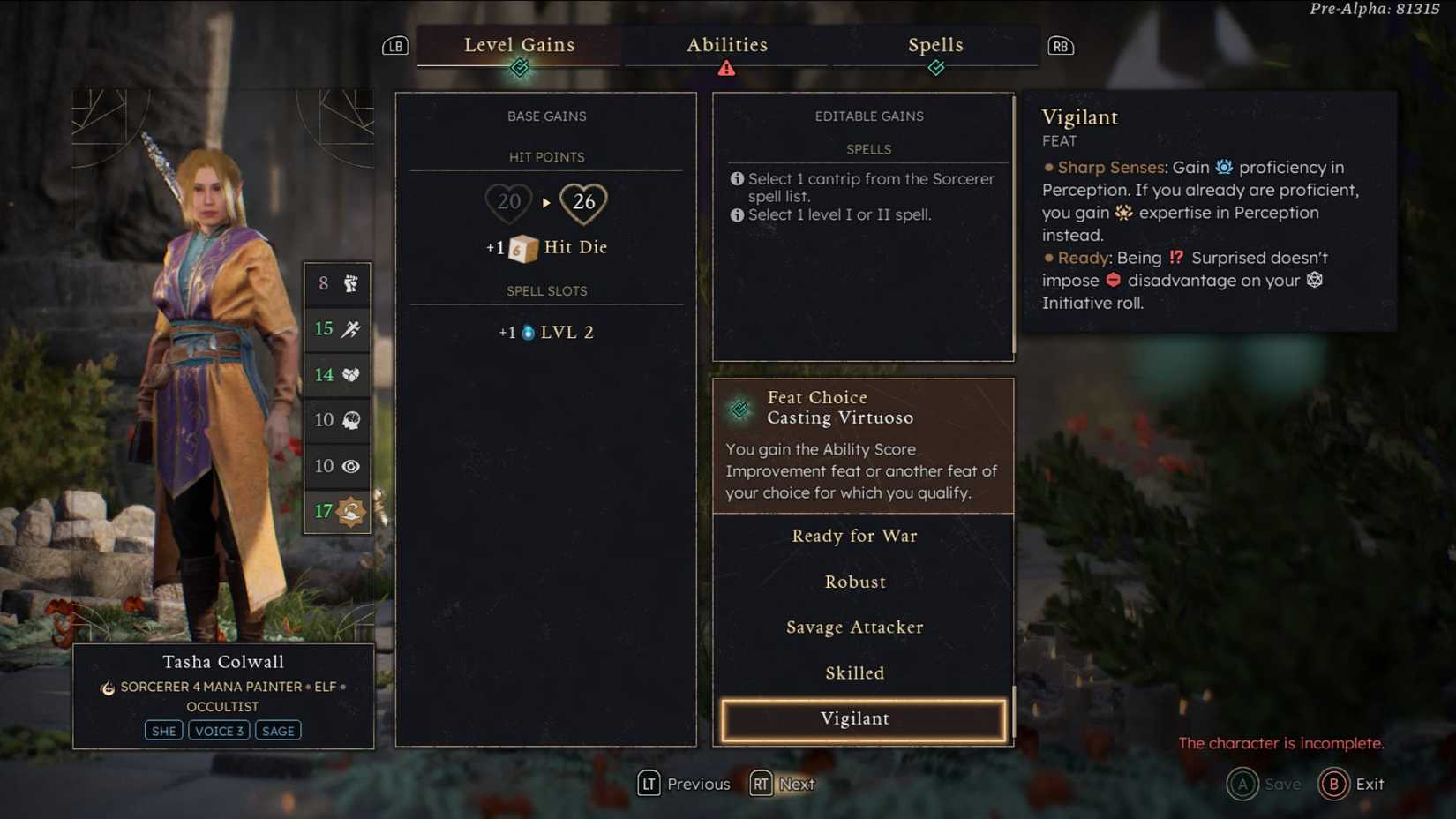Click the green checkmark under Level Gains
Viewport: 1456px width, 819px height.
[x=520, y=68]
